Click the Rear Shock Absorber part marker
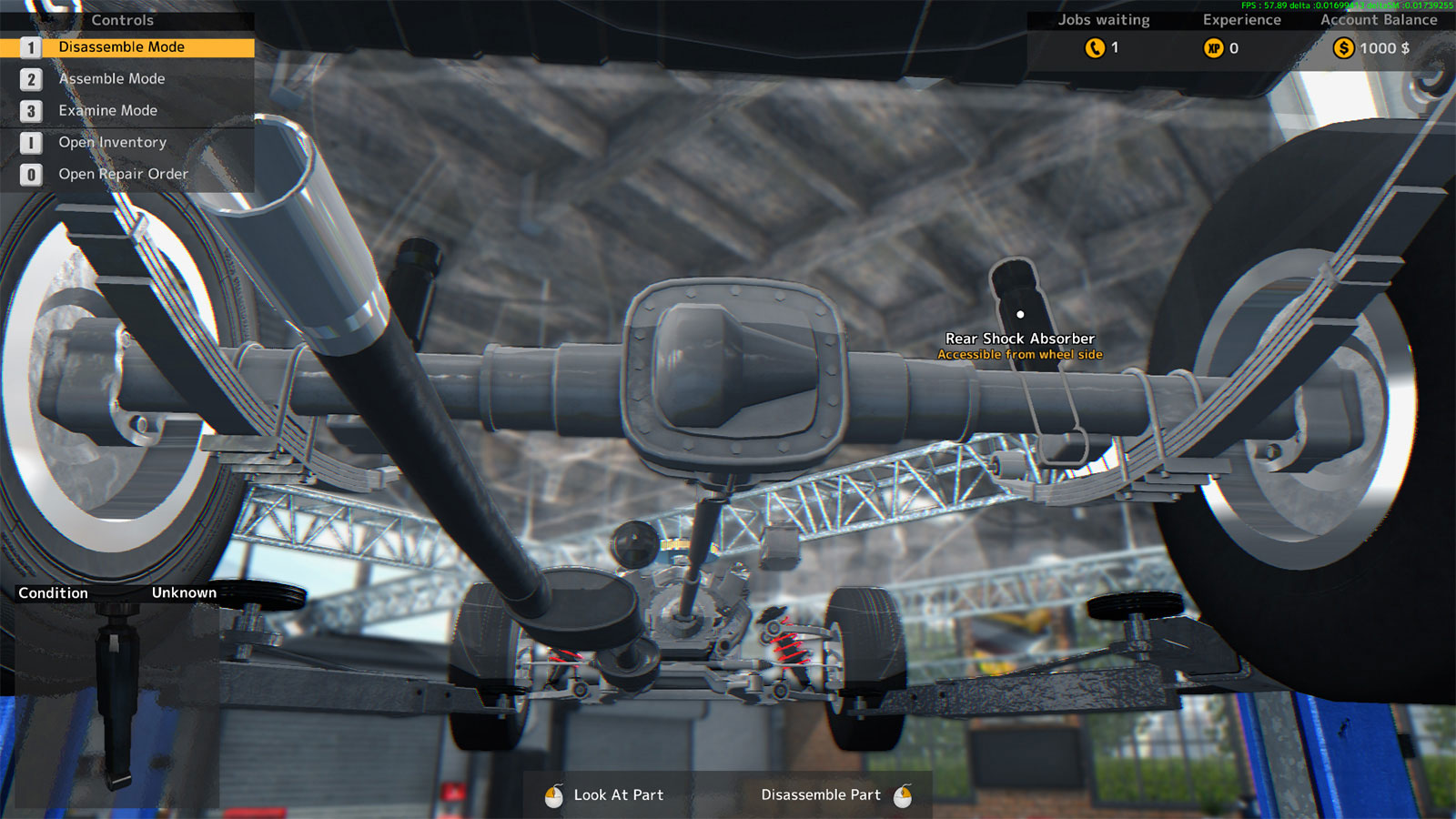The height and width of the screenshot is (819, 1456). point(1019,314)
